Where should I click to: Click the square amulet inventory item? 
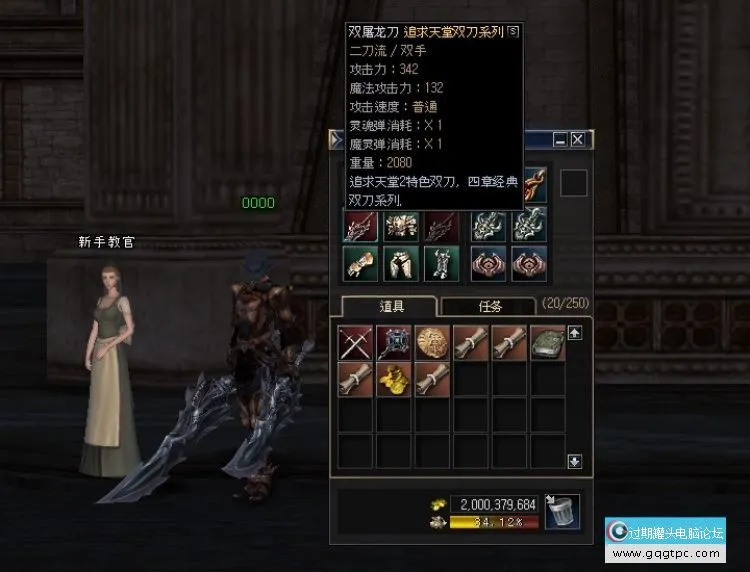pyautogui.click(x=394, y=342)
